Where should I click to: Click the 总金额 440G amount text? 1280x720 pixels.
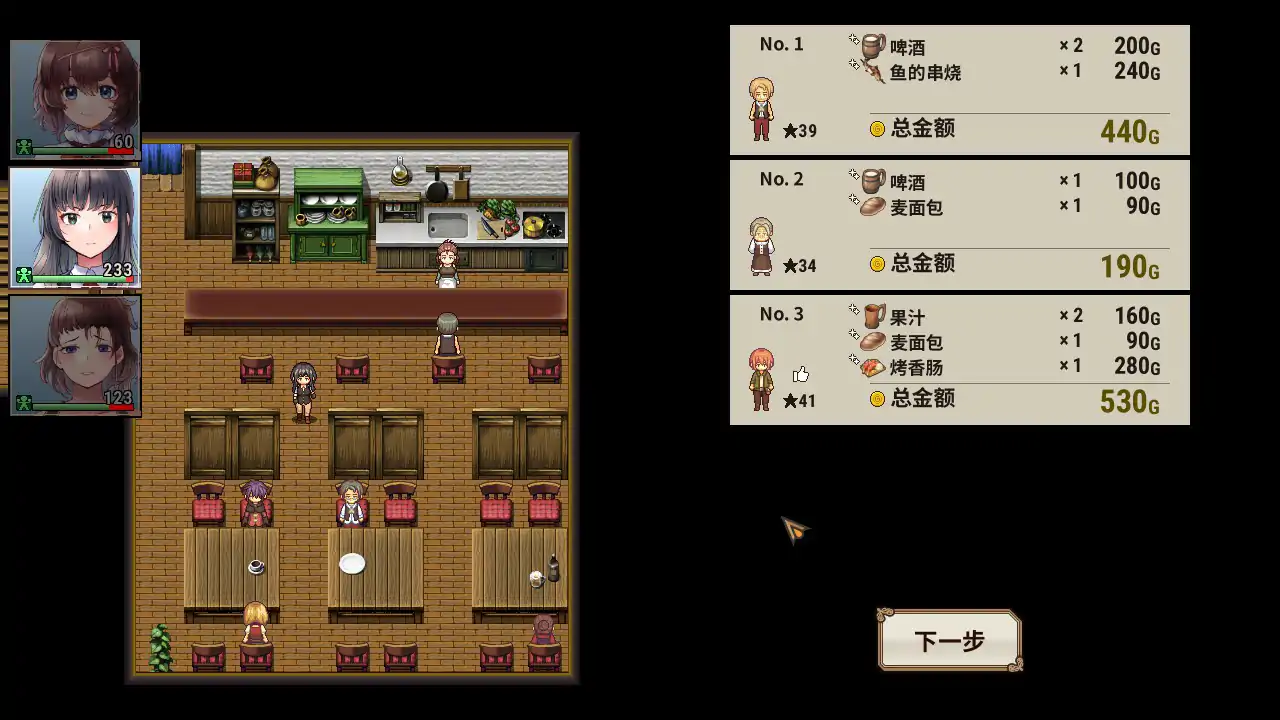(x=1129, y=131)
